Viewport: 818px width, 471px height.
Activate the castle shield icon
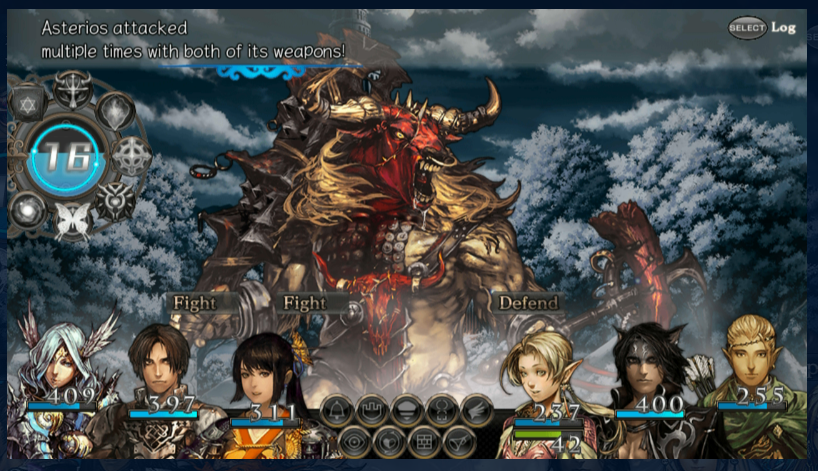pyautogui.click(x=372, y=409)
